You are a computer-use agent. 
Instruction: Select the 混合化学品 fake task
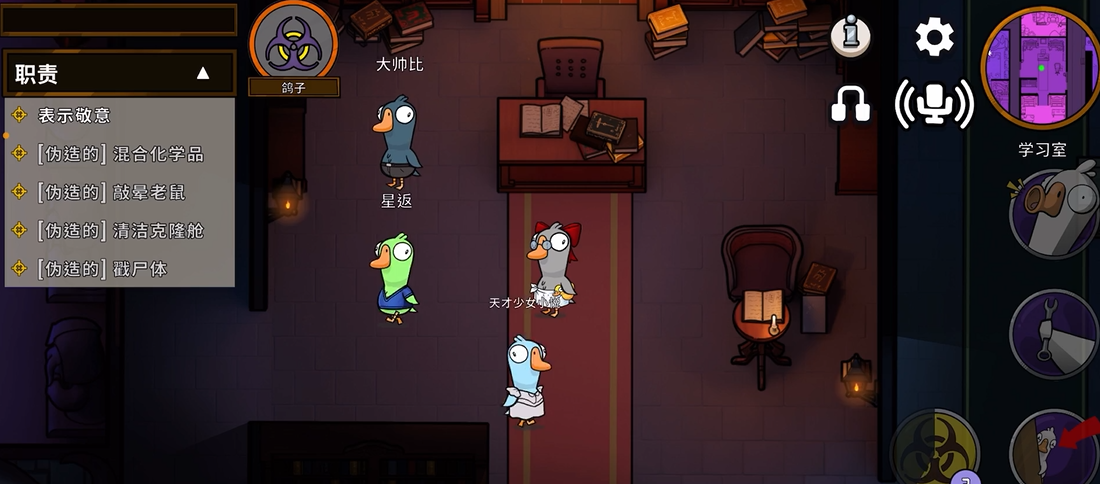click(120, 154)
